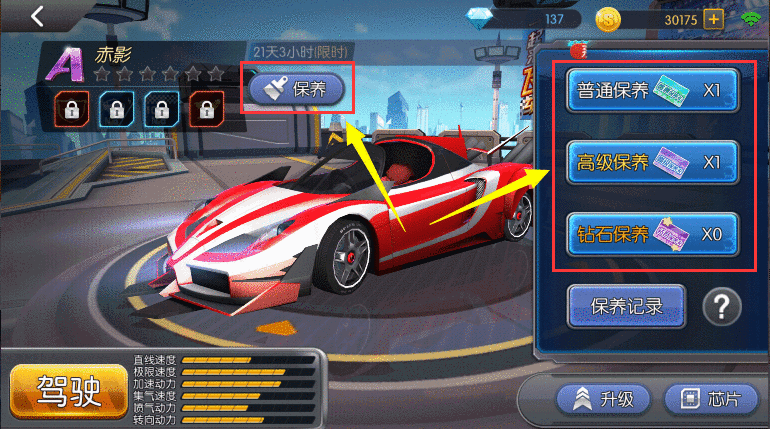Select 高级保养 advanced maintenance
Screen dimensions: 770x429
pos(652,162)
